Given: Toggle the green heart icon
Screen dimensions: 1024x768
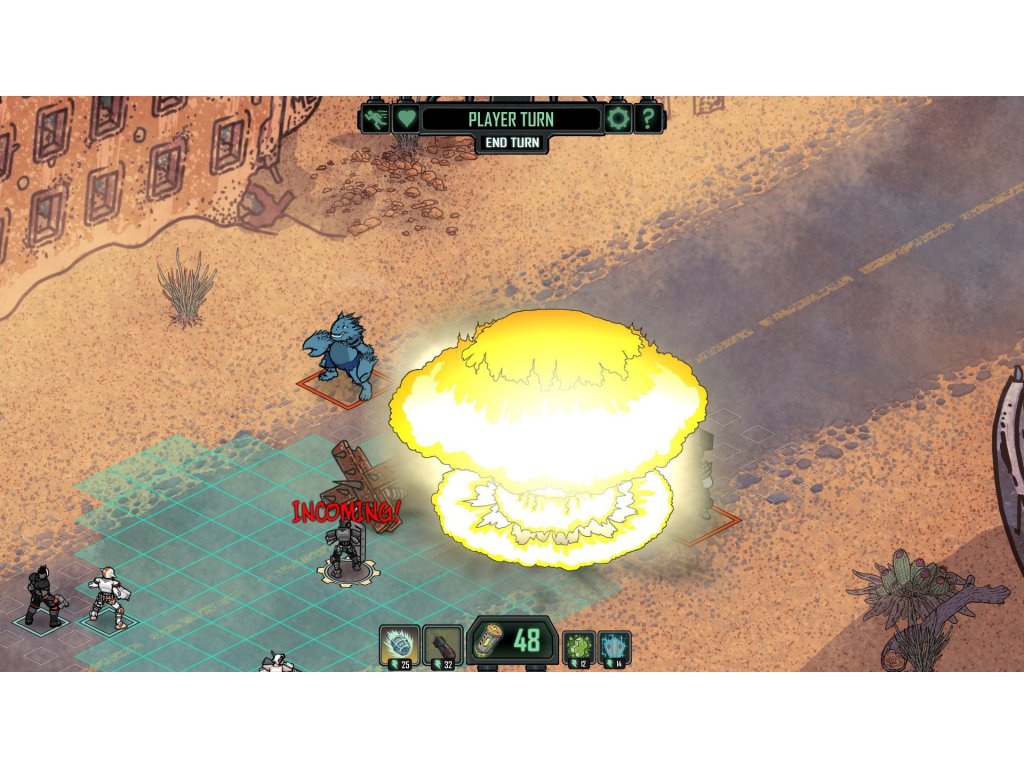Looking at the screenshot, I should click(404, 120).
